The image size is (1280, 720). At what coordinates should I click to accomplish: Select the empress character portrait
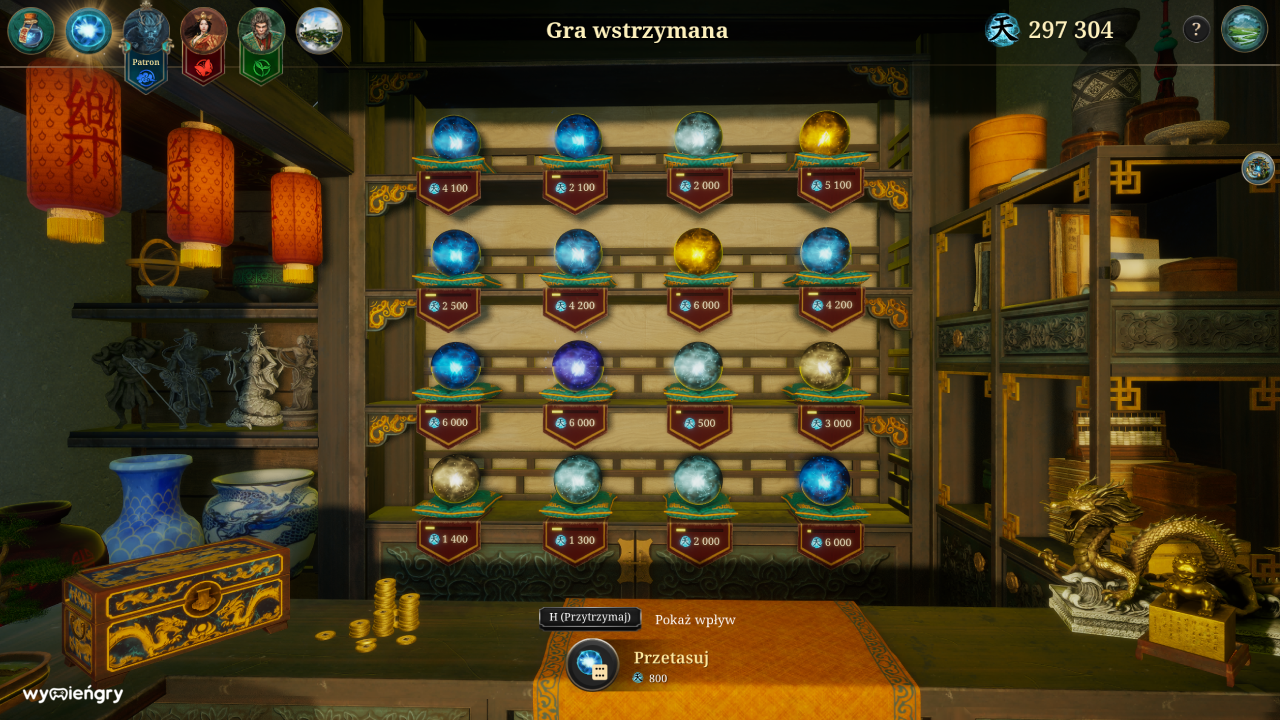(203, 29)
